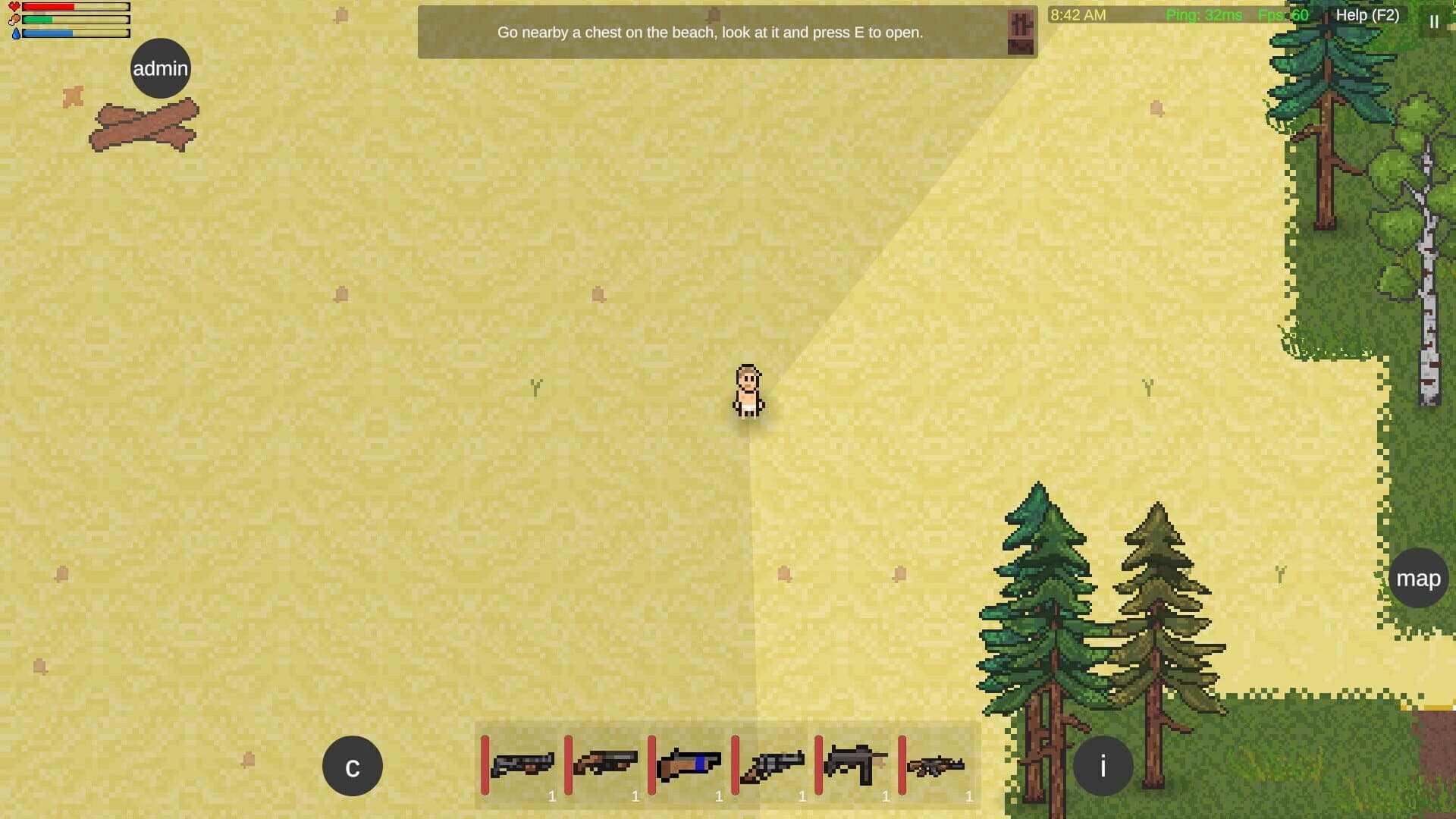This screenshot has width=1456, height=819.
Task: Equip the submachine gun in the hotbar
Action: (857, 762)
